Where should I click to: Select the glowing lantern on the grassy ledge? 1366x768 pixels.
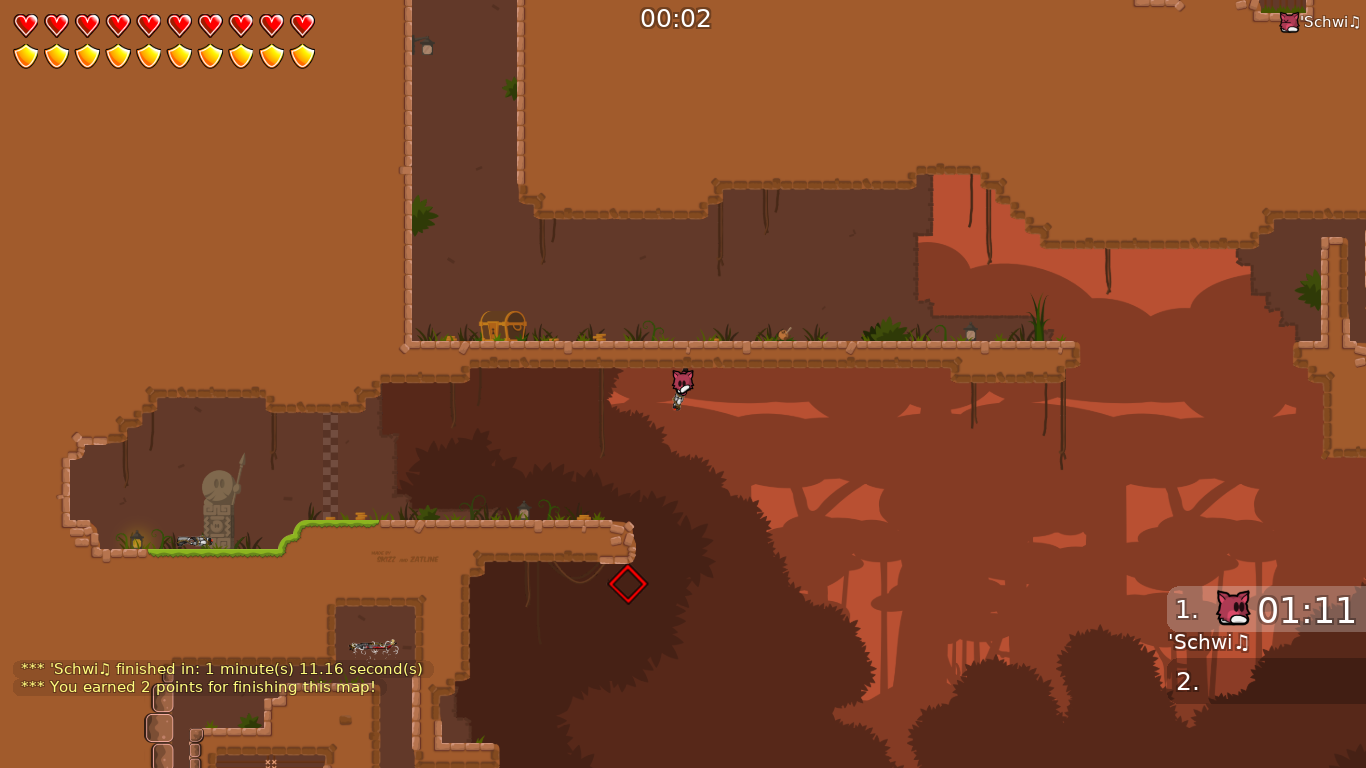point(137,539)
